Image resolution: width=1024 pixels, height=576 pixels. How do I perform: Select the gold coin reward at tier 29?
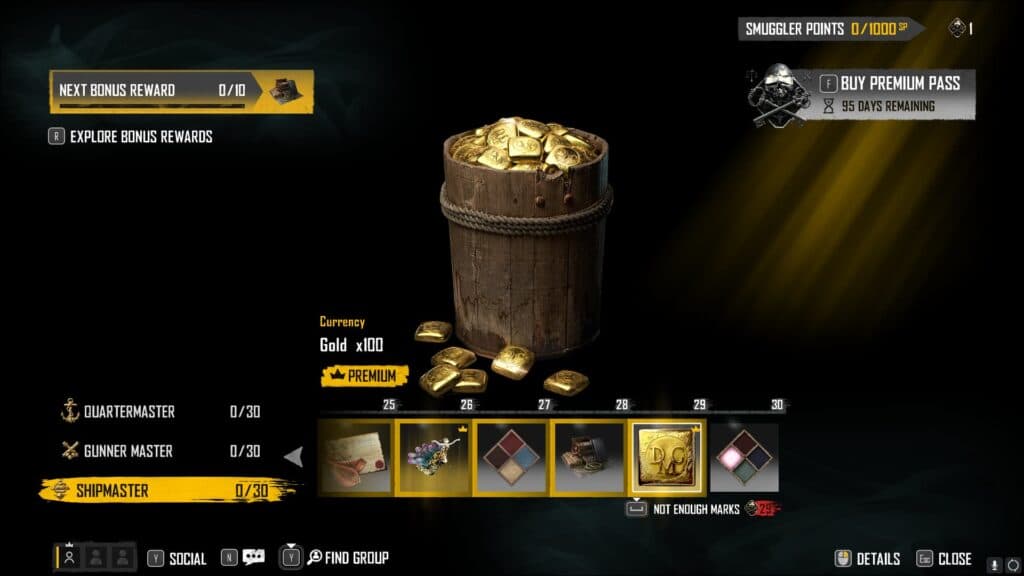coord(666,458)
